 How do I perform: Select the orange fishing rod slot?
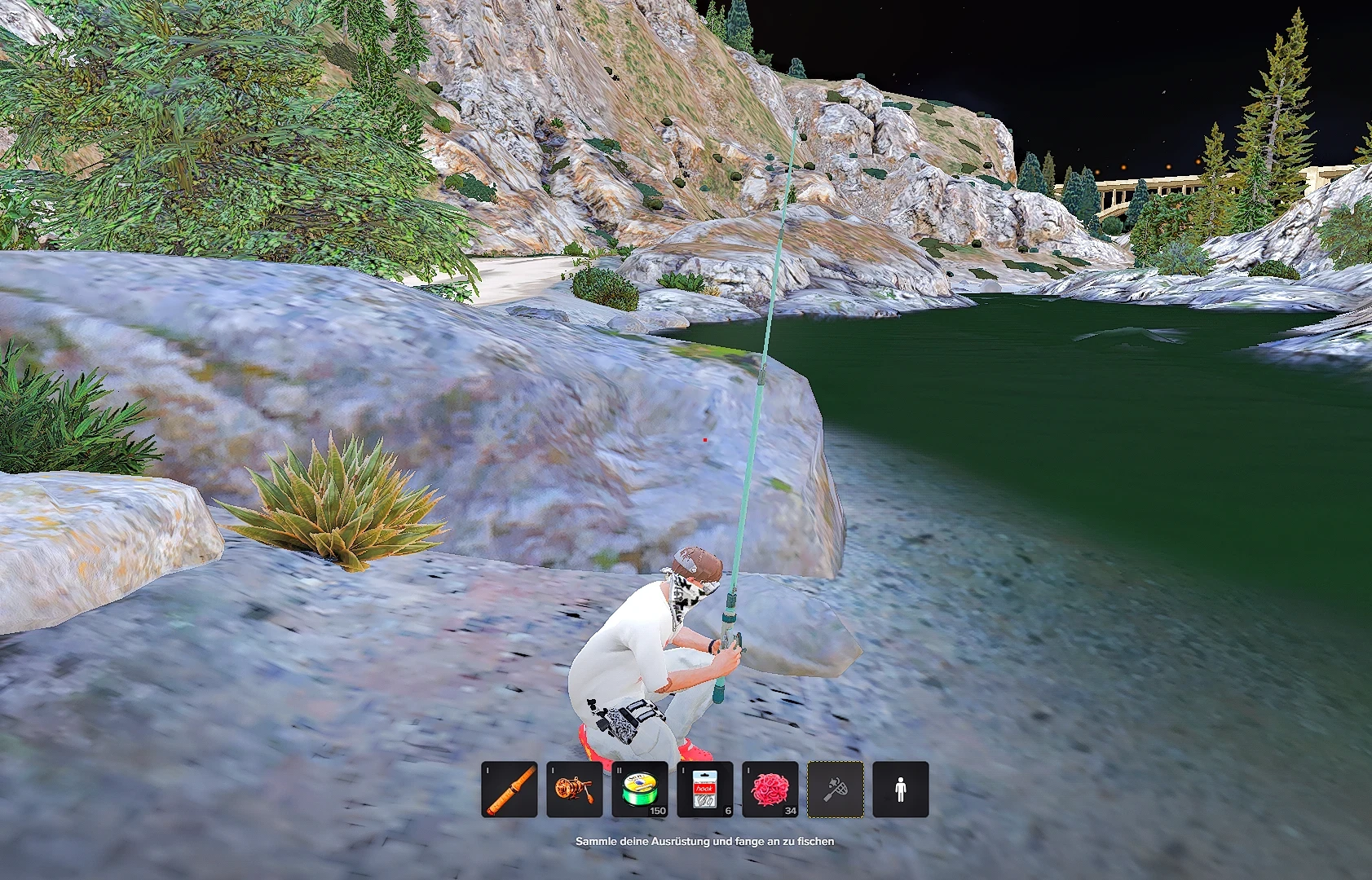tap(510, 789)
